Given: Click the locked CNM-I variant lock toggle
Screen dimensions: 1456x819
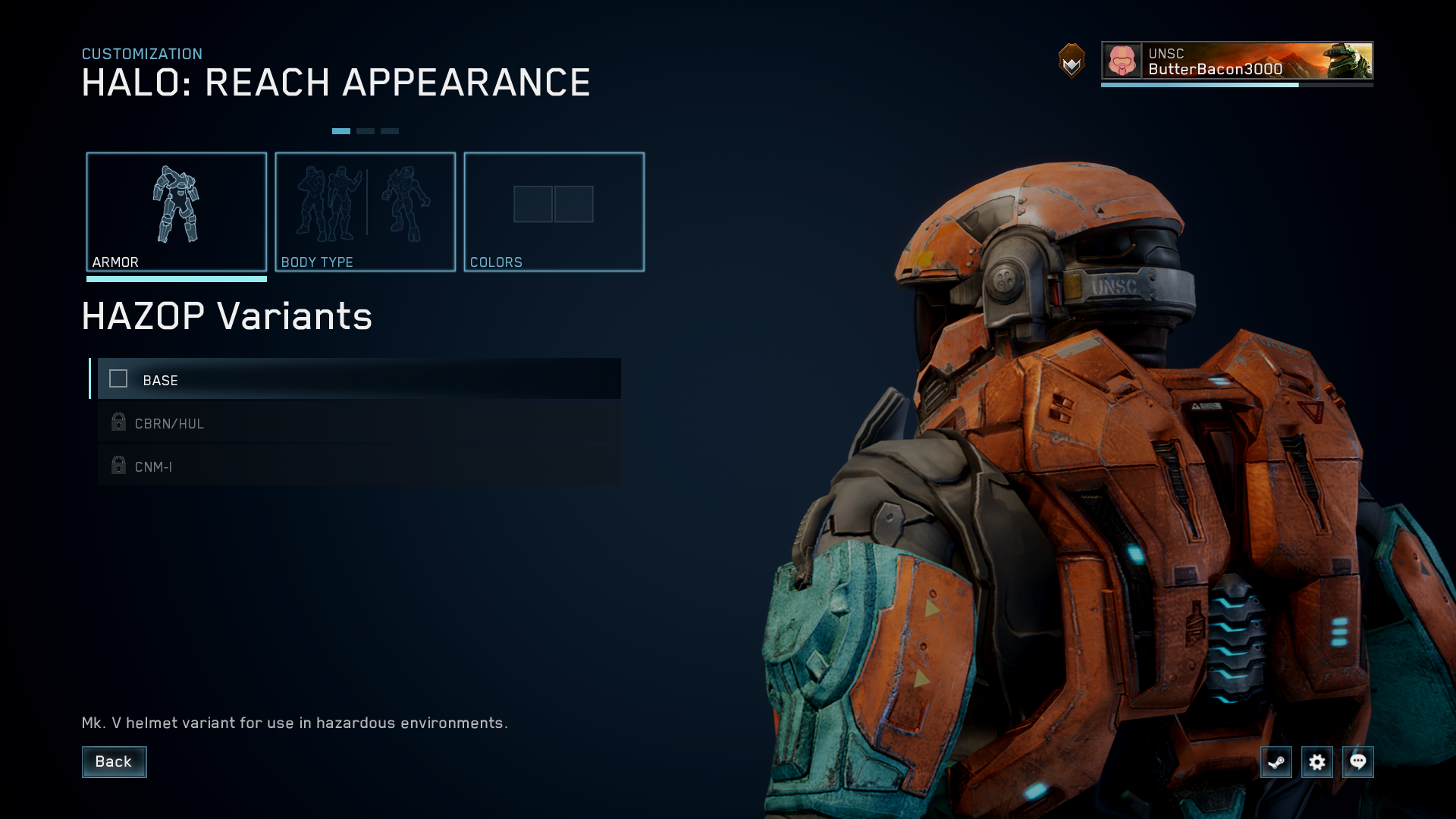Looking at the screenshot, I should 118,466.
